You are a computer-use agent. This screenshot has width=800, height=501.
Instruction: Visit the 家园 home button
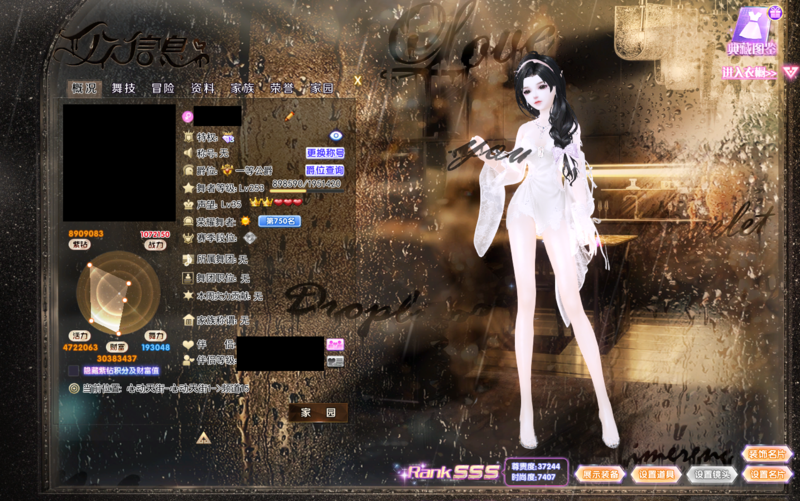click(x=319, y=412)
